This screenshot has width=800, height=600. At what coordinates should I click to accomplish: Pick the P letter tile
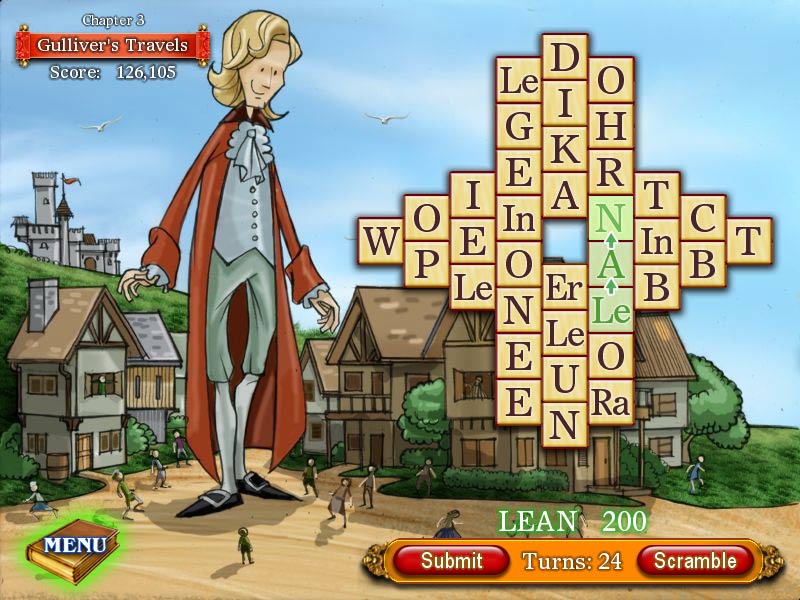click(426, 264)
